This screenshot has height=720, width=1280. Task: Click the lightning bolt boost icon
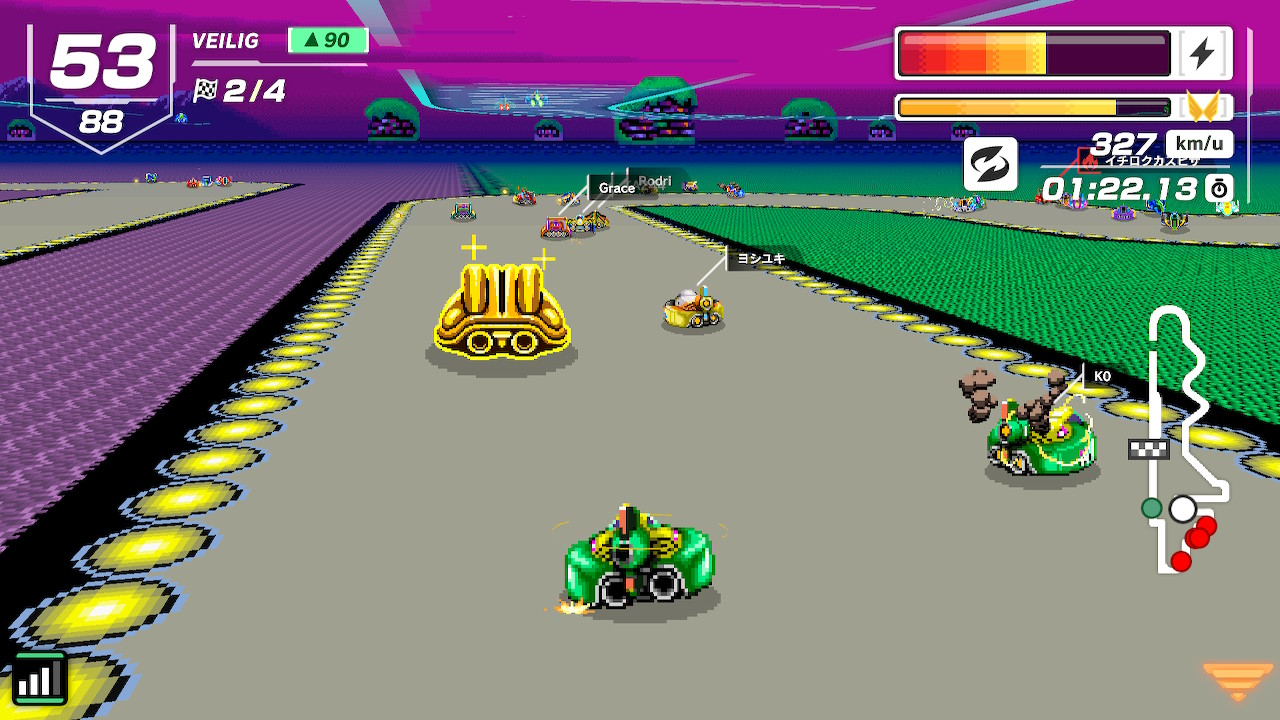(x=1202, y=54)
